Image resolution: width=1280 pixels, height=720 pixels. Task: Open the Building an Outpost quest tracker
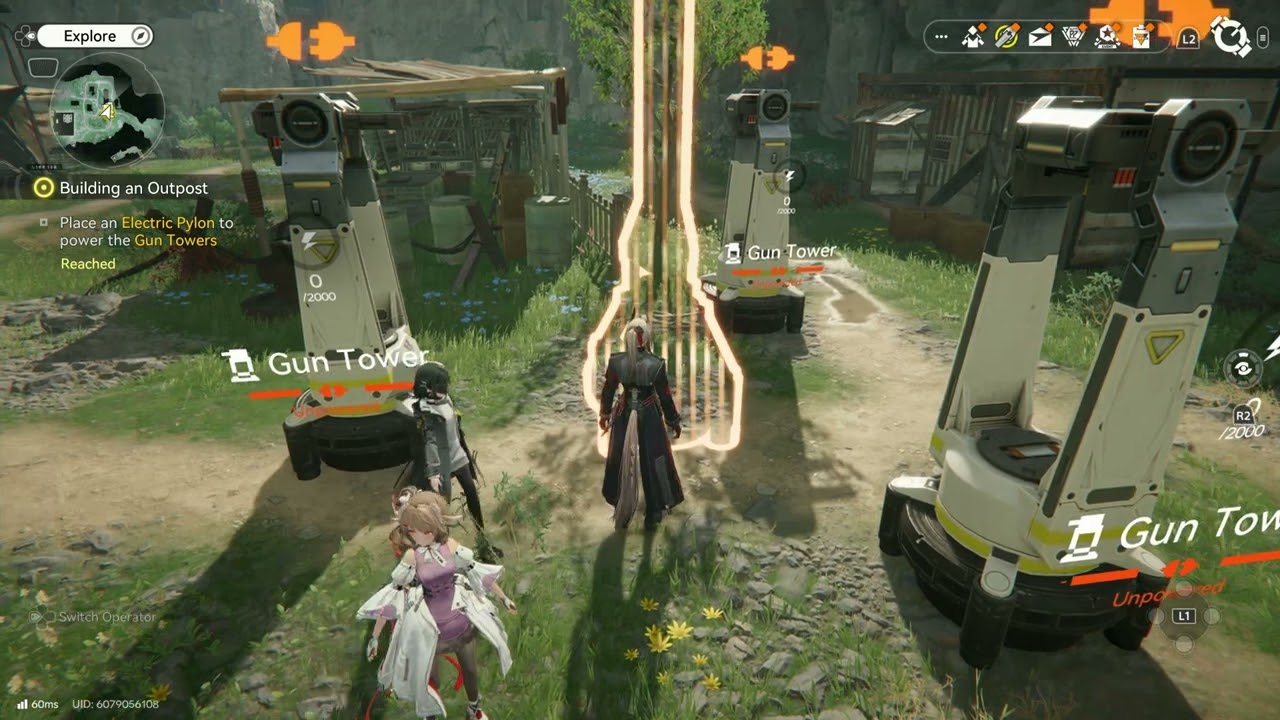[x=133, y=188]
